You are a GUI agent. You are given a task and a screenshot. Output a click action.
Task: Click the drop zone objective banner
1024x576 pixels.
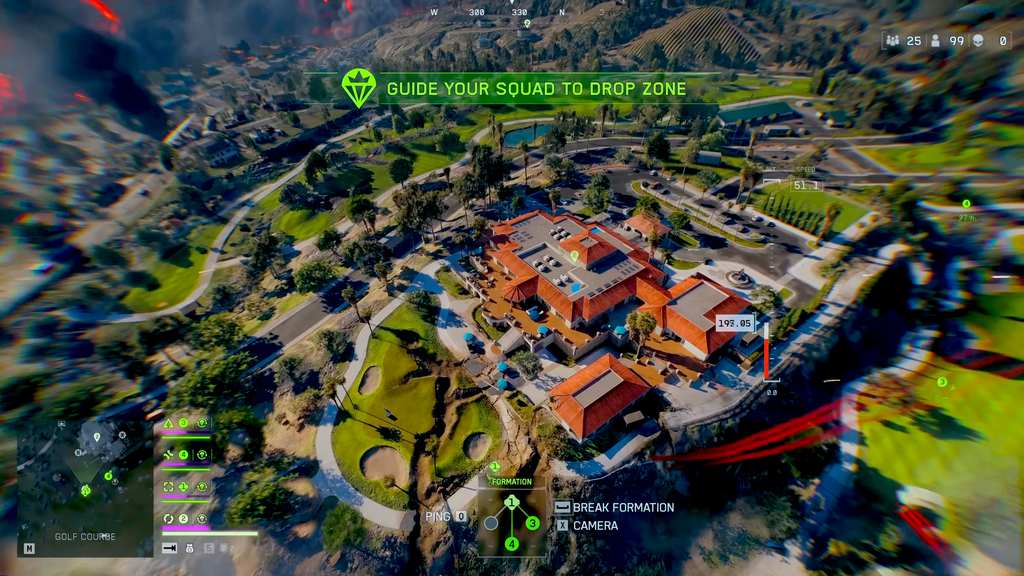click(536, 88)
